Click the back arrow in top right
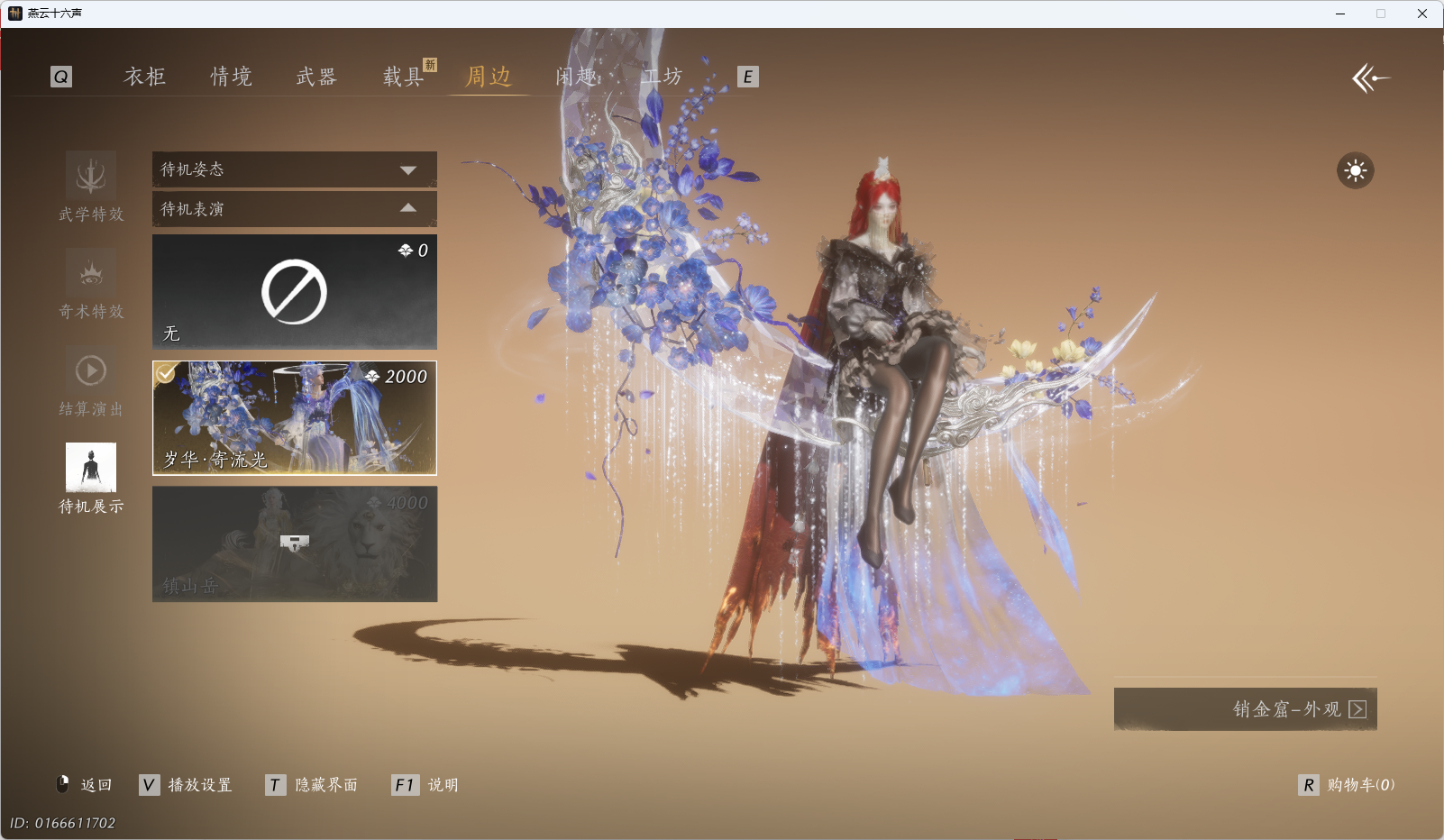 pyautogui.click(x=1370, y=78)
